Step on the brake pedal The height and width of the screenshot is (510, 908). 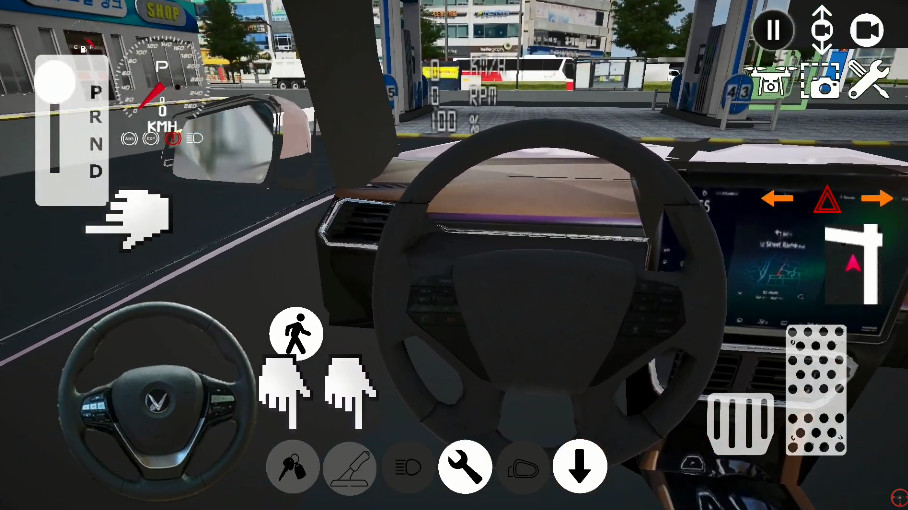741,423
